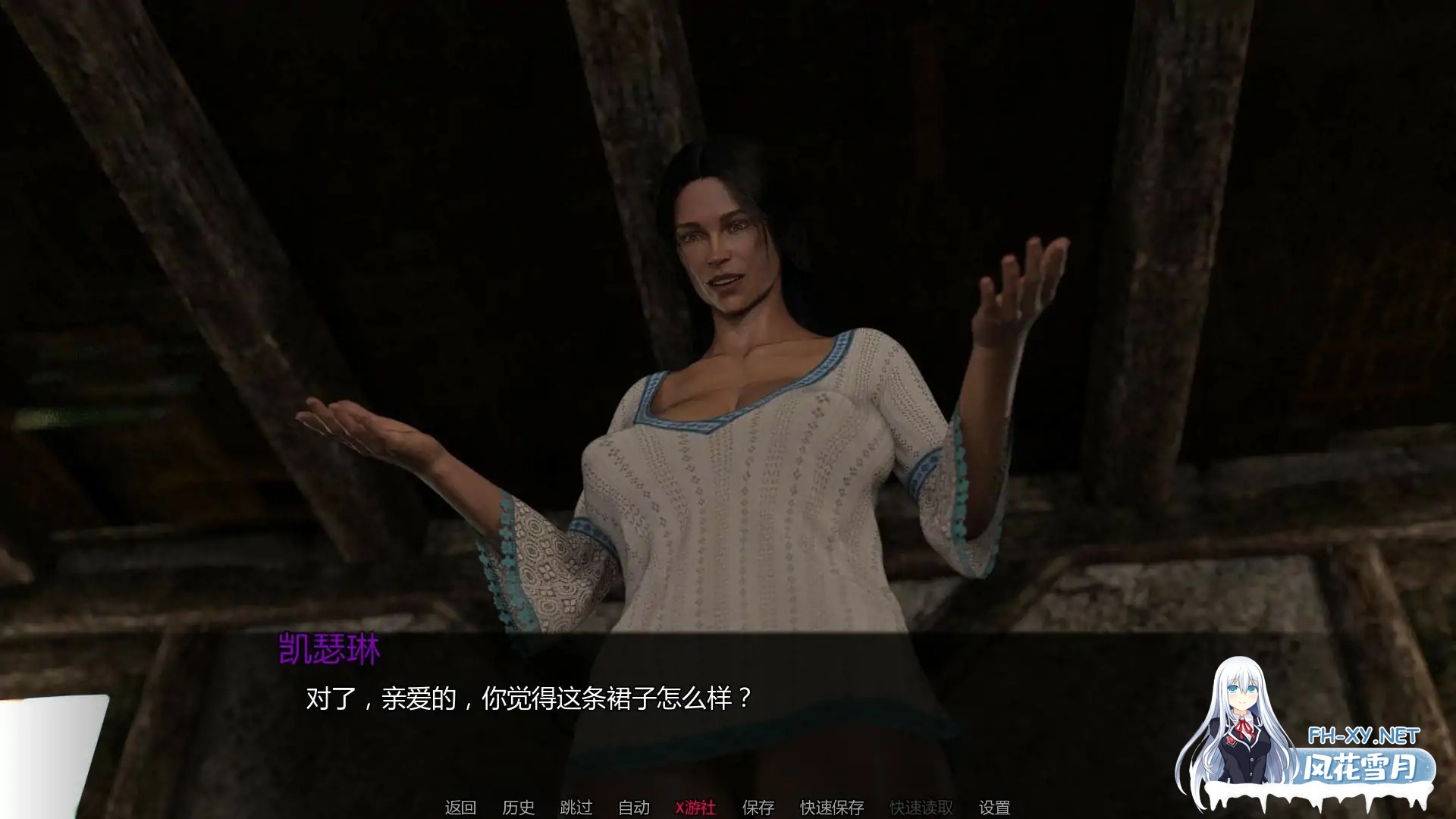Select 跳过 from the quick menu bar

pyautogui.click(x=575, y=808)
